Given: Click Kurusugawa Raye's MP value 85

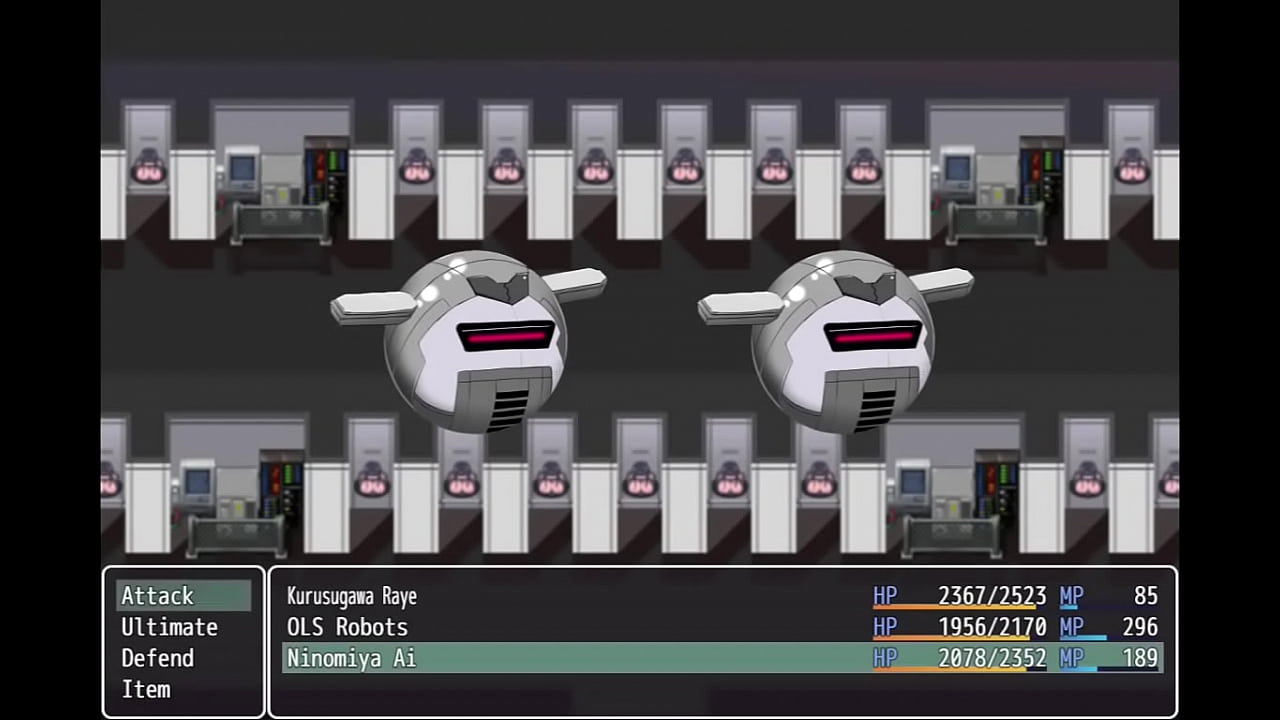Looking at the screenshot, I should [x=1146, y=596].
